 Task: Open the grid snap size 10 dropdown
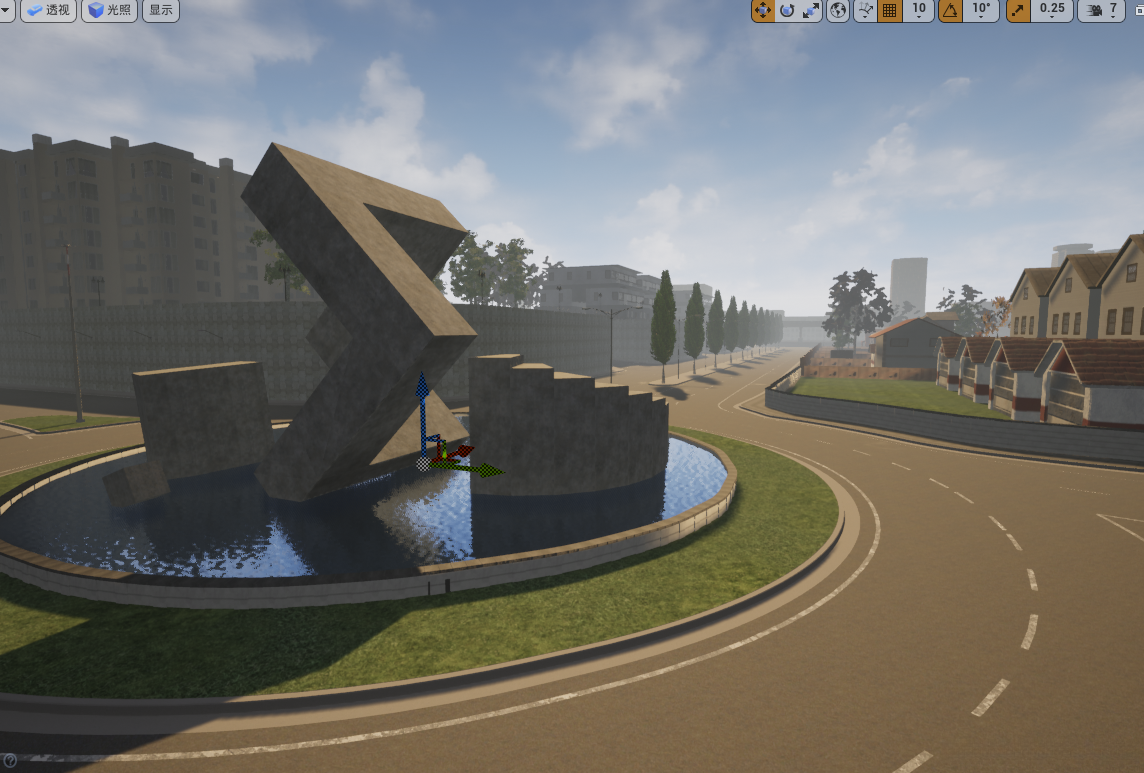pos(918,10)
